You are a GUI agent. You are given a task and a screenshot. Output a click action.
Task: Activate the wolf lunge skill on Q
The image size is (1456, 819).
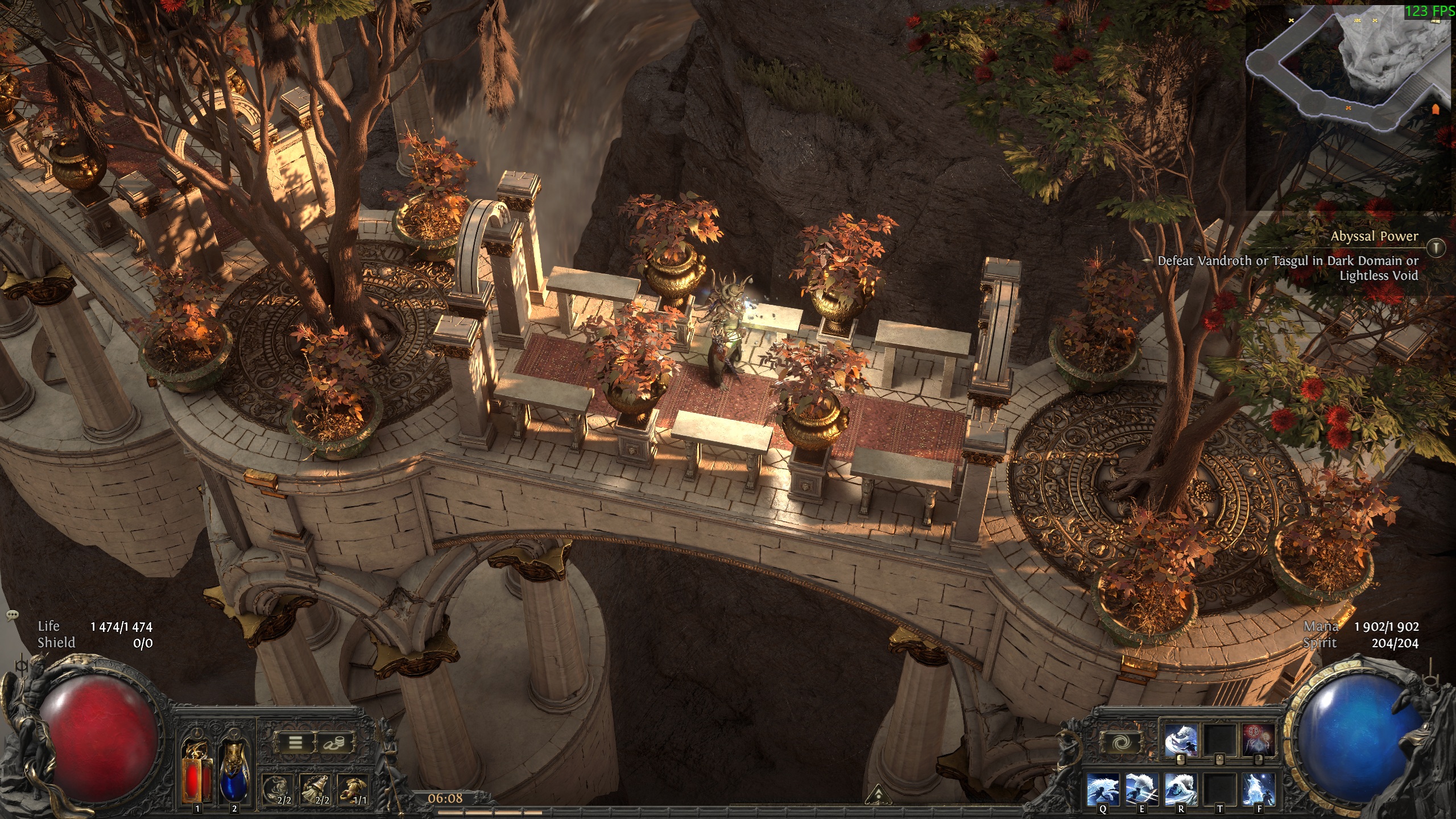point(1103,789)
